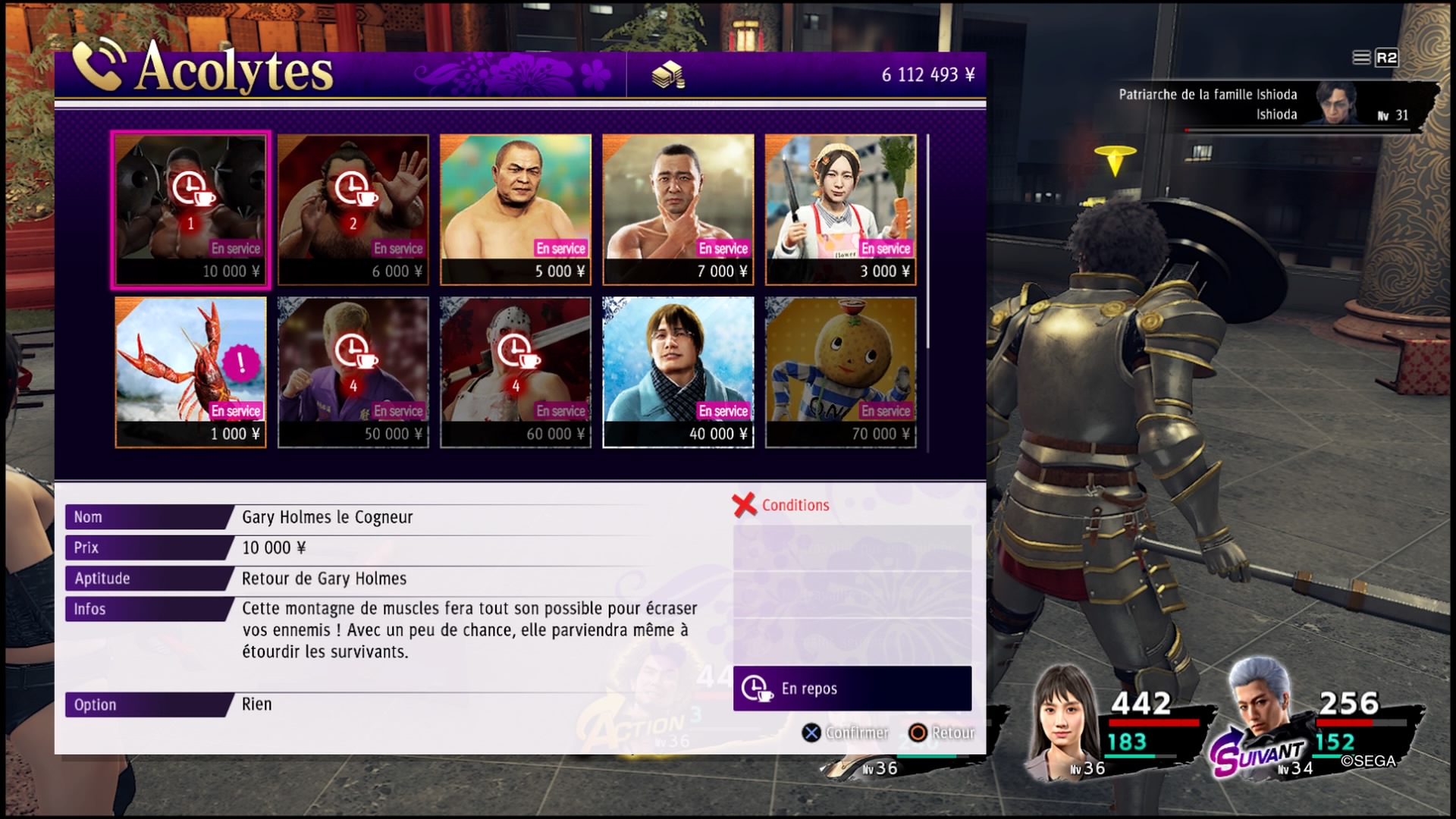1456x819 pixels.
Task: Pick the purple-suited blond acolyte for 50 000 ¥
Action: (353, 372)
